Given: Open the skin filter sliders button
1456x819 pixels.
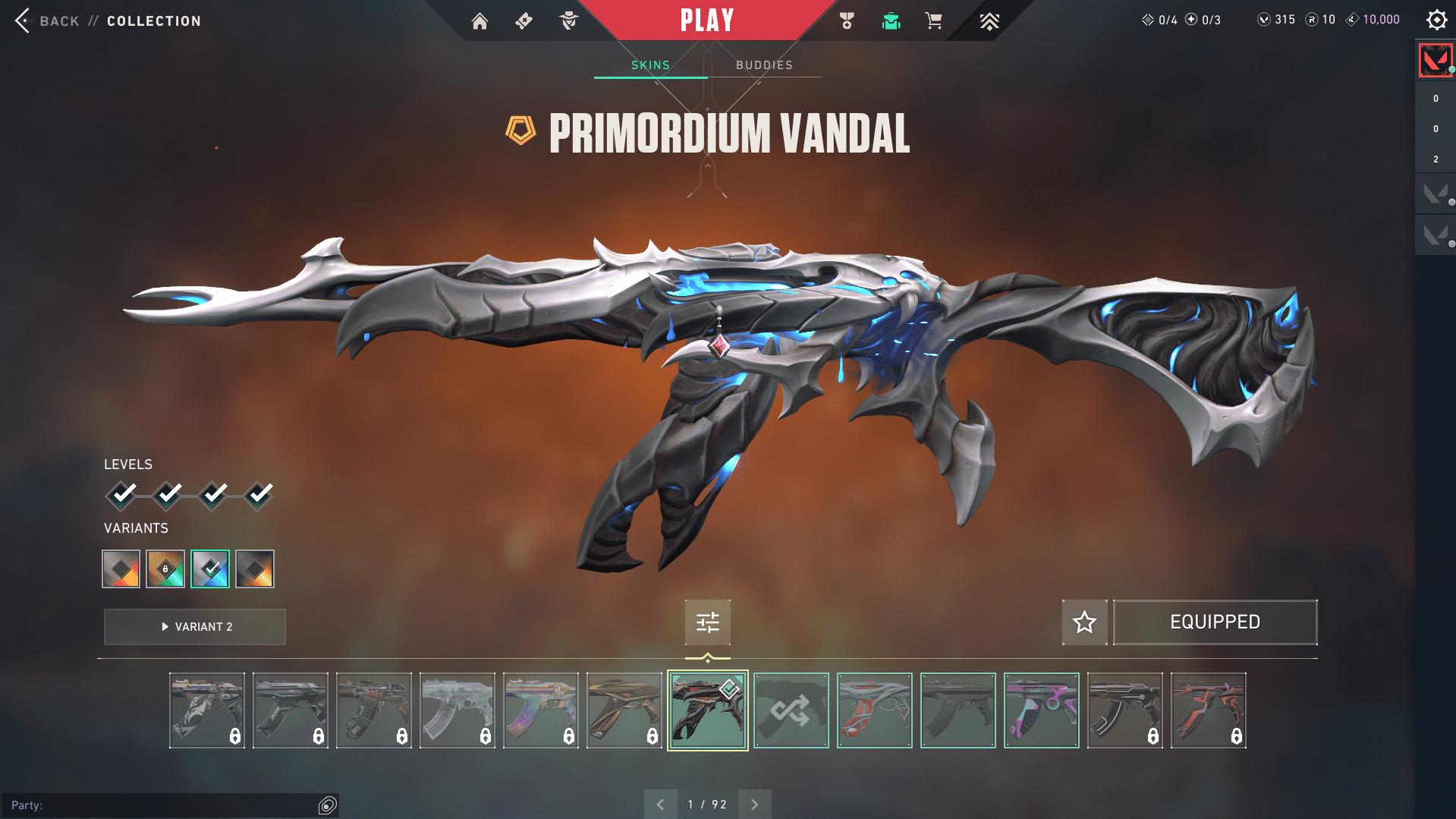Looking at the screenshot, I should tap(707, 622).
